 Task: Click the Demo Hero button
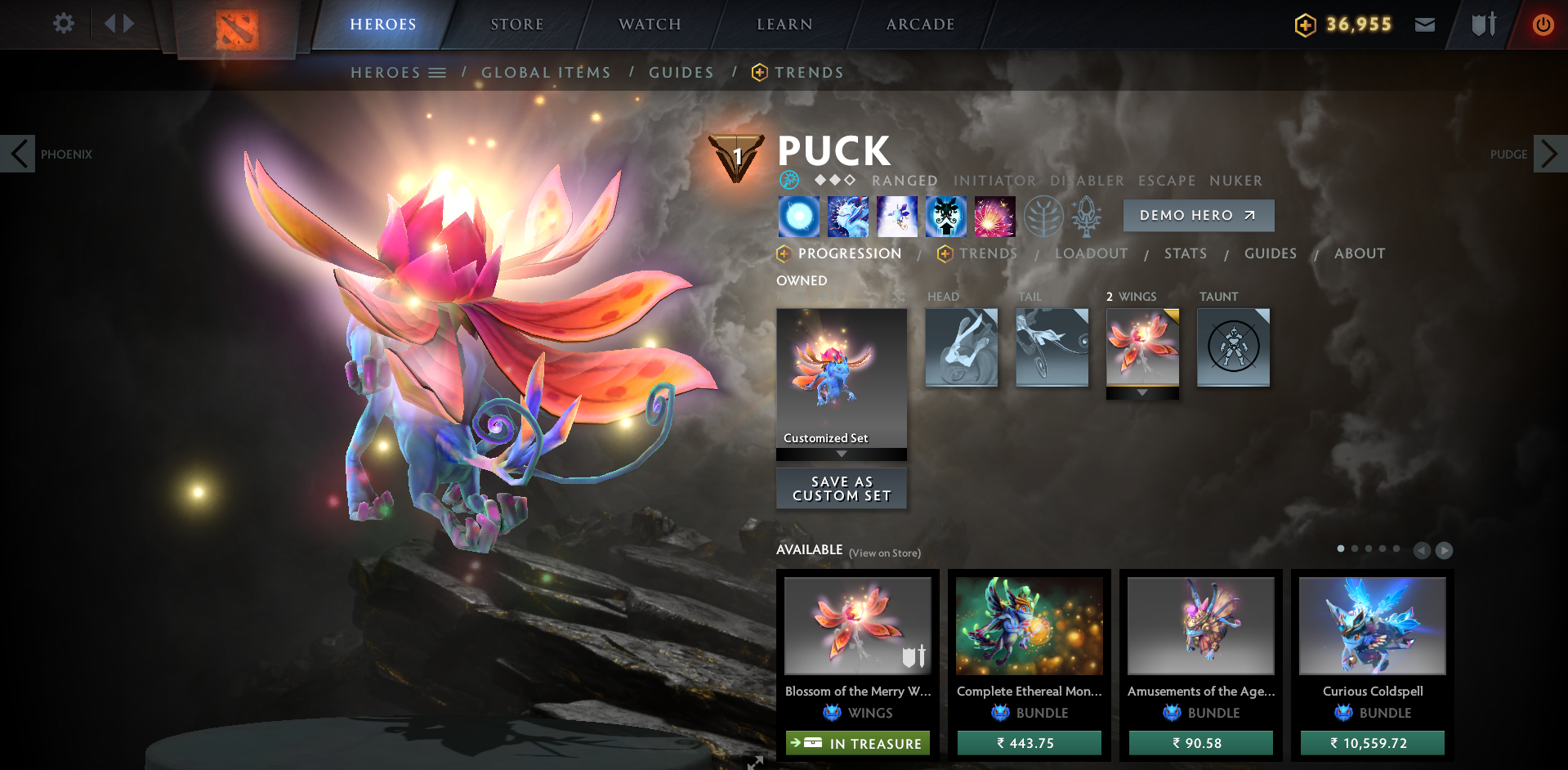tap(1198, 215)
